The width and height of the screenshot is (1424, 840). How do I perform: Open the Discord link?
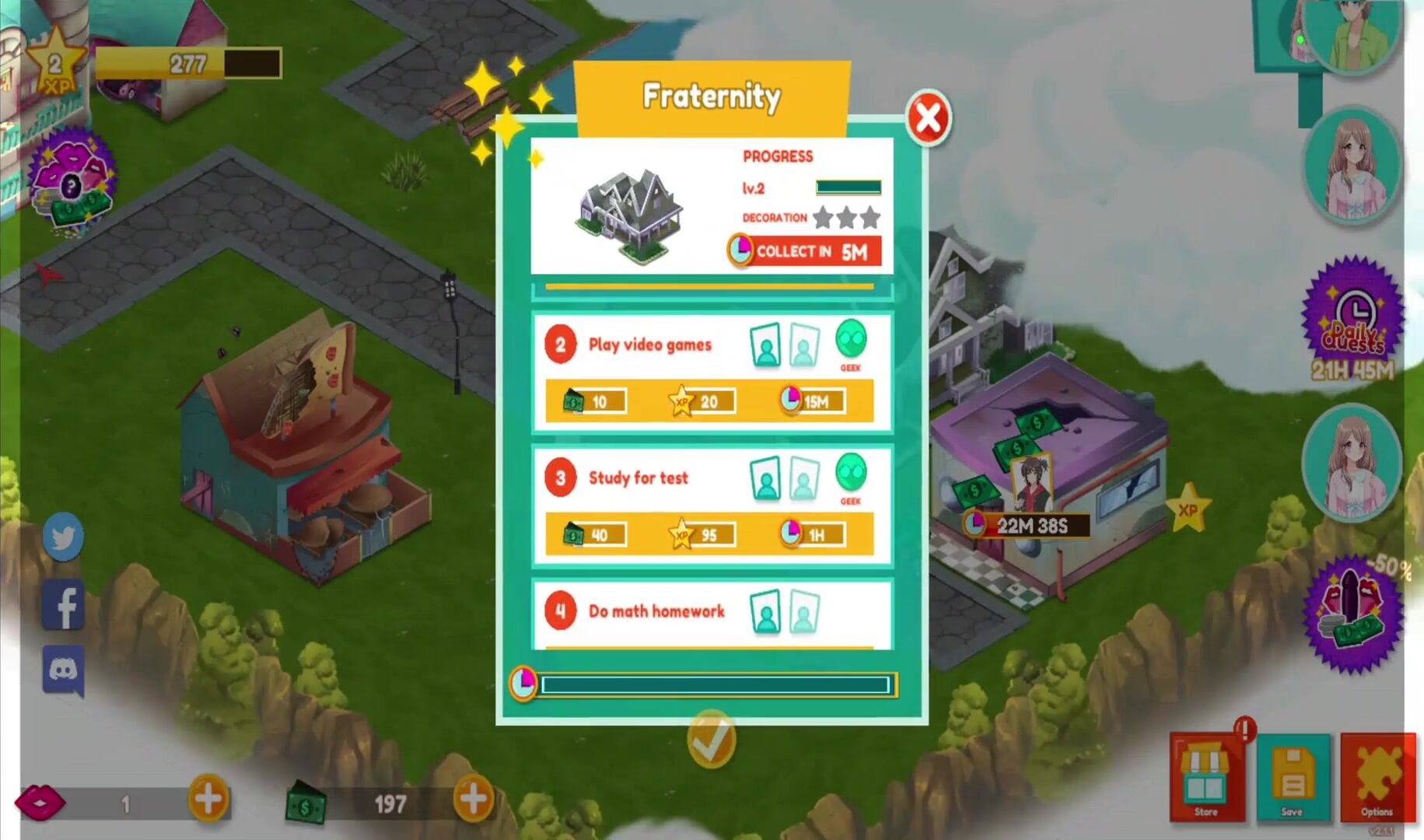click(63, 670)
